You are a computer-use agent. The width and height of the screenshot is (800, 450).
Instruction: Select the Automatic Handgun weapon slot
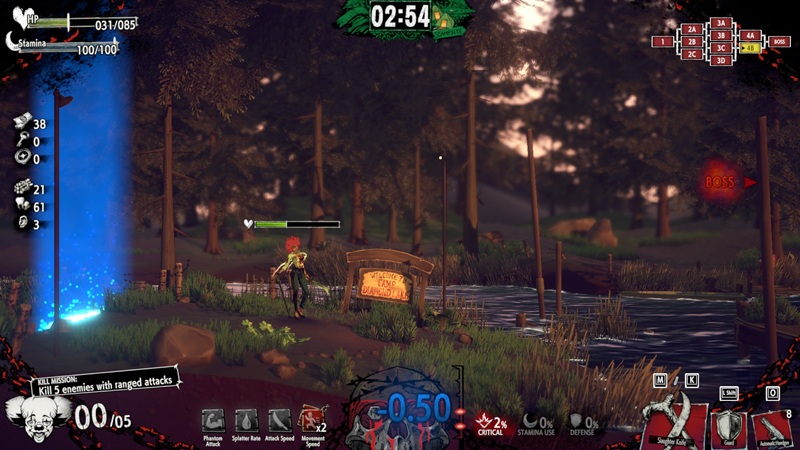[773, 427]
